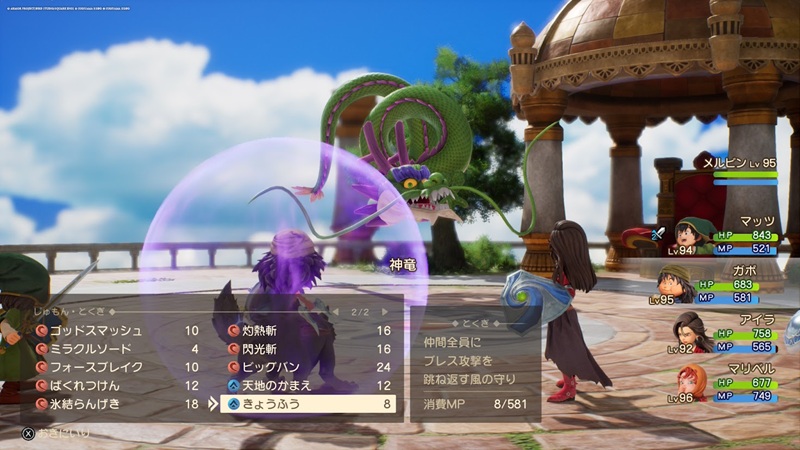
Task: Target the enemy name label 神竜
Action: pos(403,266)
